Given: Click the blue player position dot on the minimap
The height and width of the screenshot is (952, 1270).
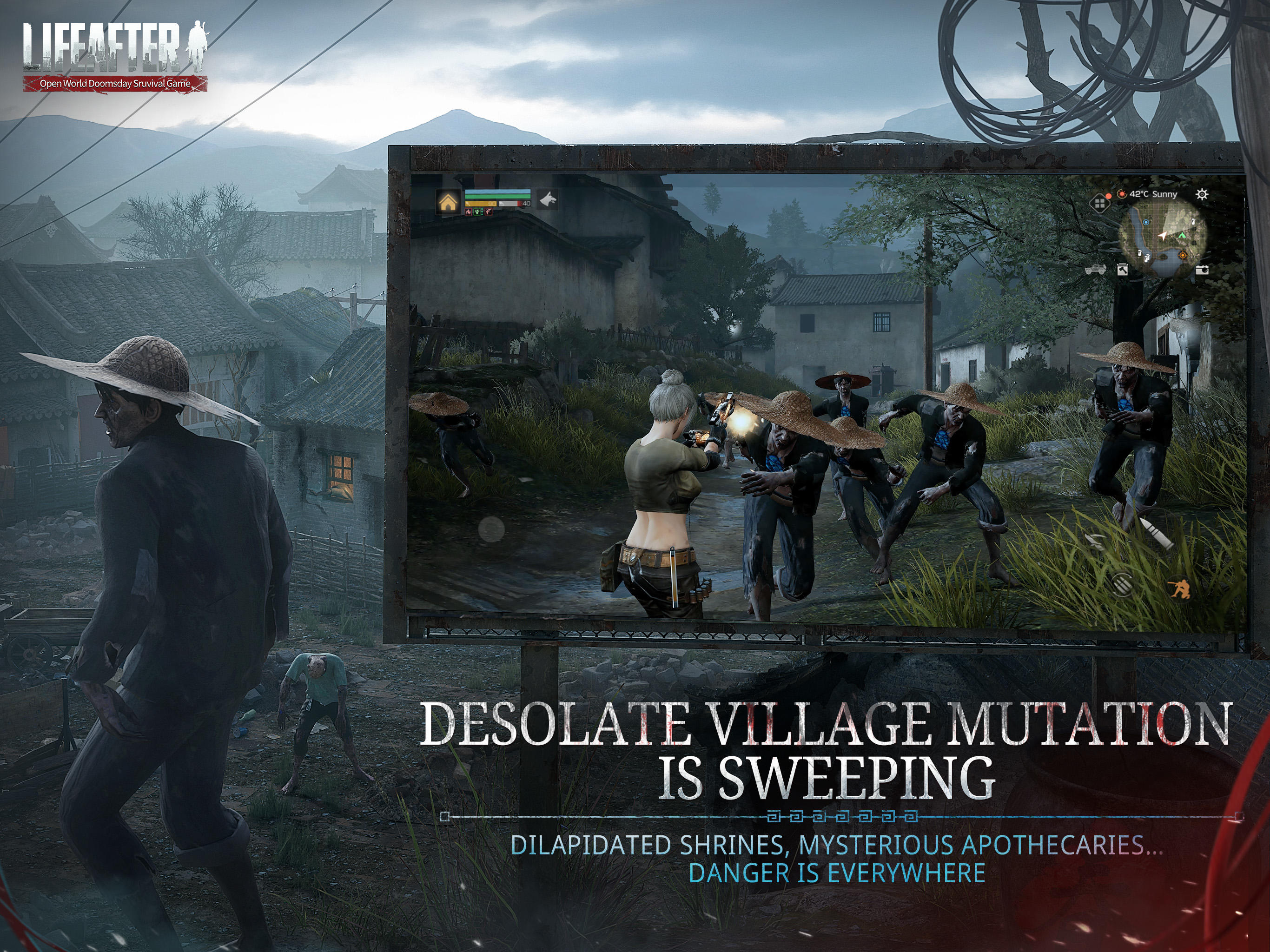Looking at the screenshot, I should pyautogui.click(x=1146, y=223).
